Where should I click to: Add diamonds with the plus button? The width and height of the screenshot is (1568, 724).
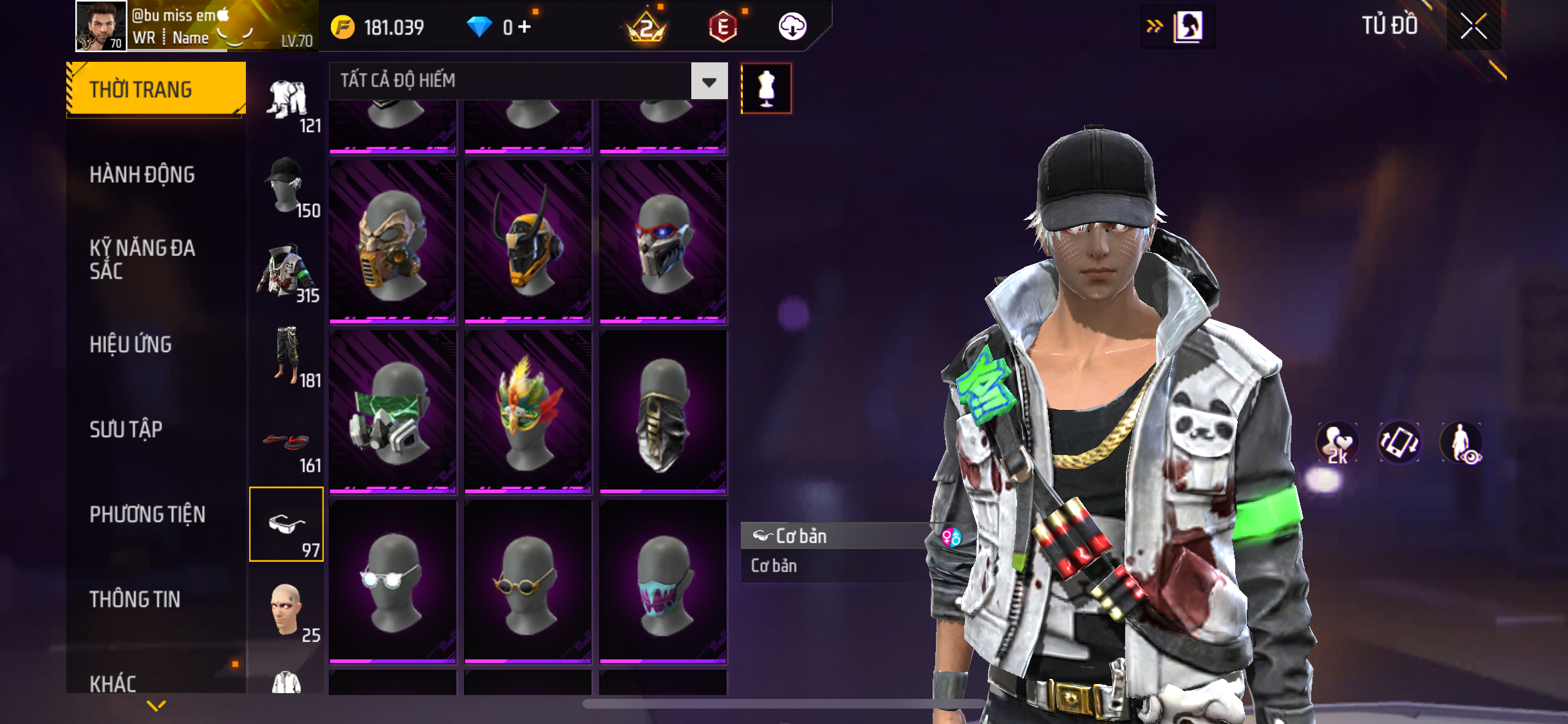click(x=525, y=27)
